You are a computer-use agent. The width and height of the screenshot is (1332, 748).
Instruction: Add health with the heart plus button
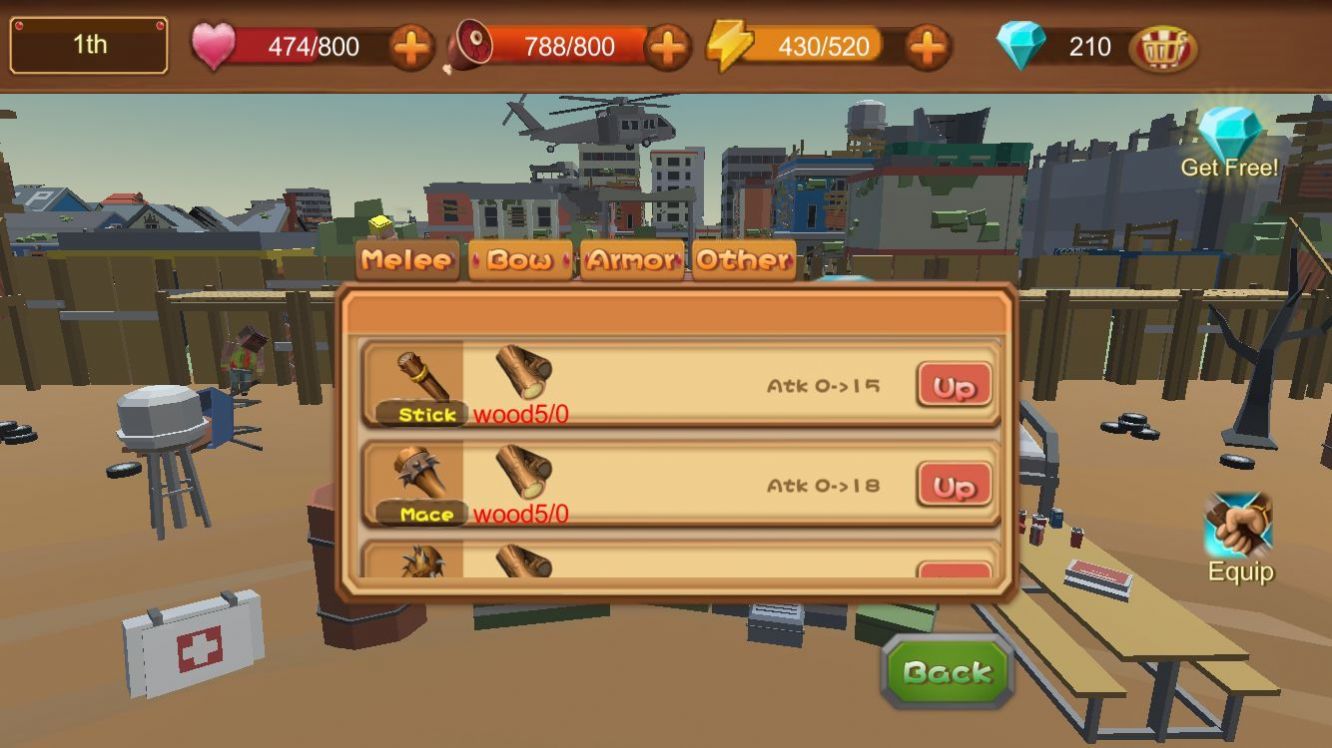click(411, 47)
